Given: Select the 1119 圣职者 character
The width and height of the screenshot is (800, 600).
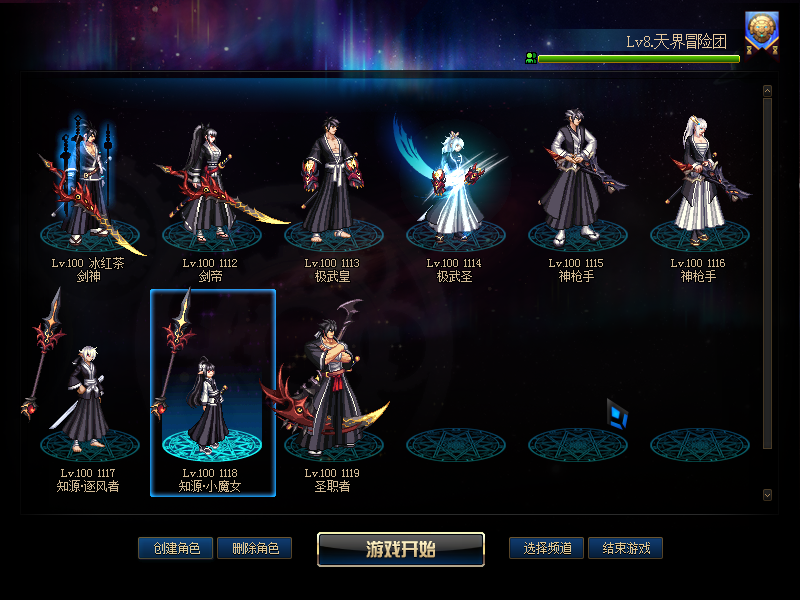Looking at the screenshot, I should (333, 400).
